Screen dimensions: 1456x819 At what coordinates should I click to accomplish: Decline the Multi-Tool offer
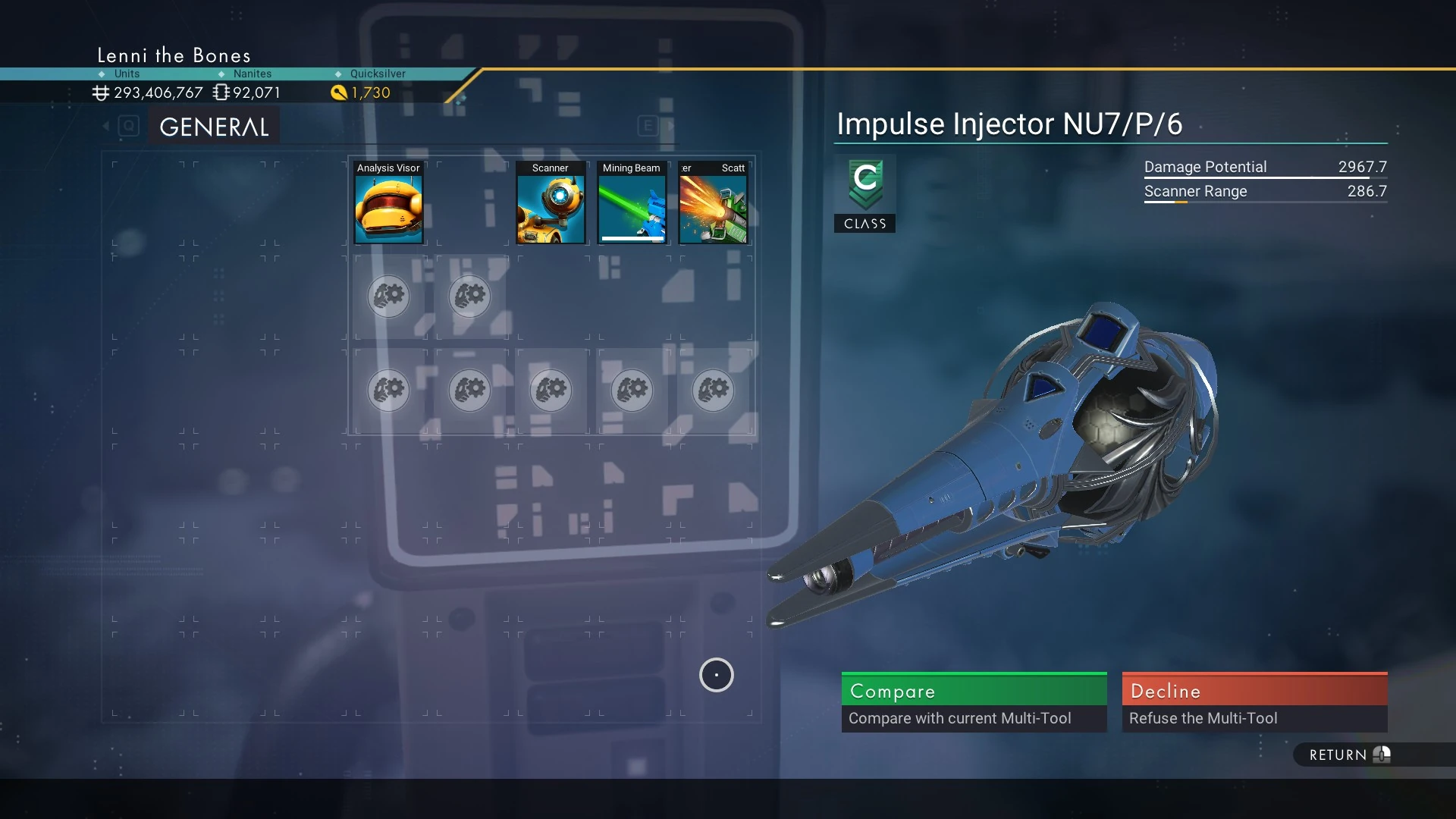point(1254,701)
